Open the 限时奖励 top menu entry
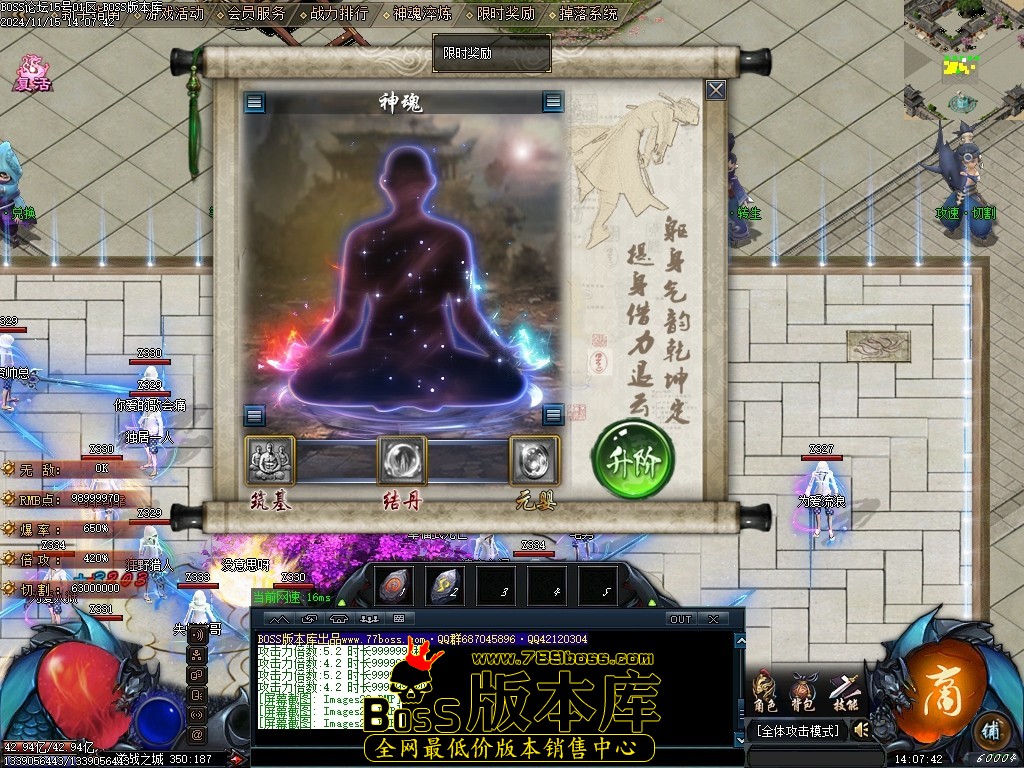Image resolution: width=1024 pixels, height=768 pixels. click(505, 14)
